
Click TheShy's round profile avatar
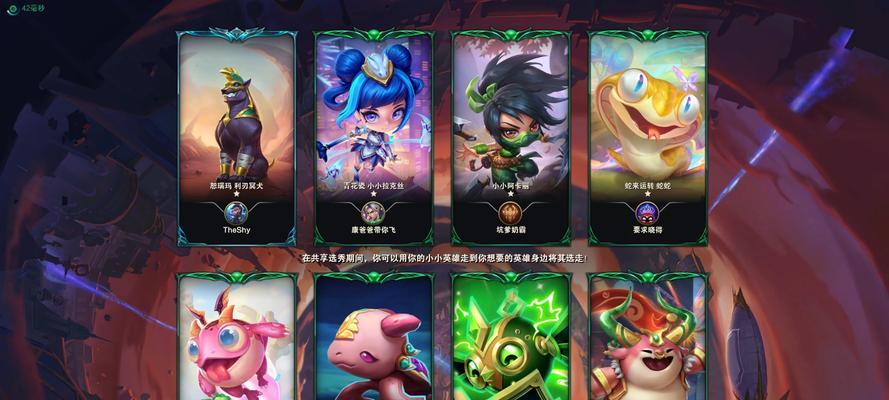click(237, 212)
